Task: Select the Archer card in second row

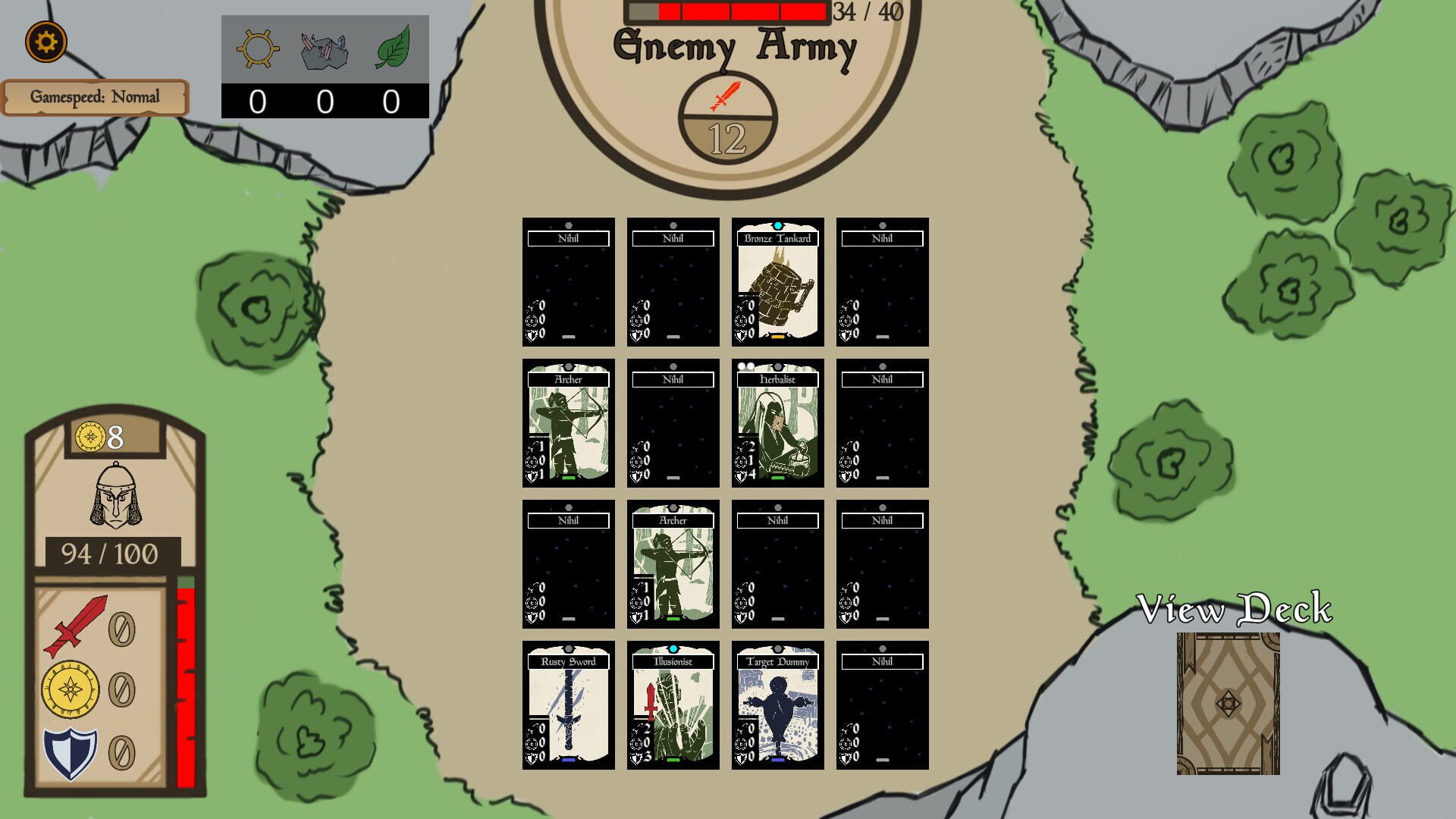Action: point(568,425)
